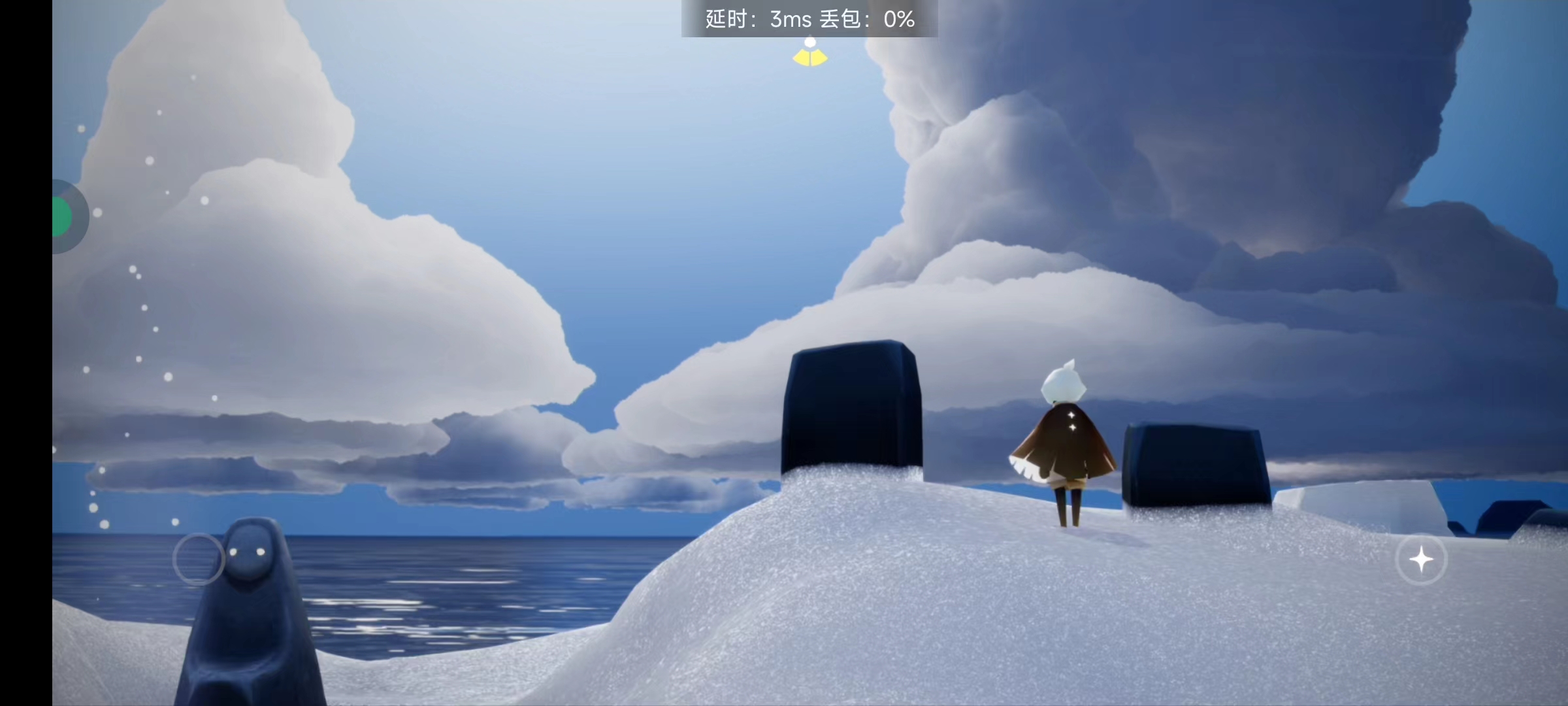Tap the virtual joystick ring

[x=199, y=559]
